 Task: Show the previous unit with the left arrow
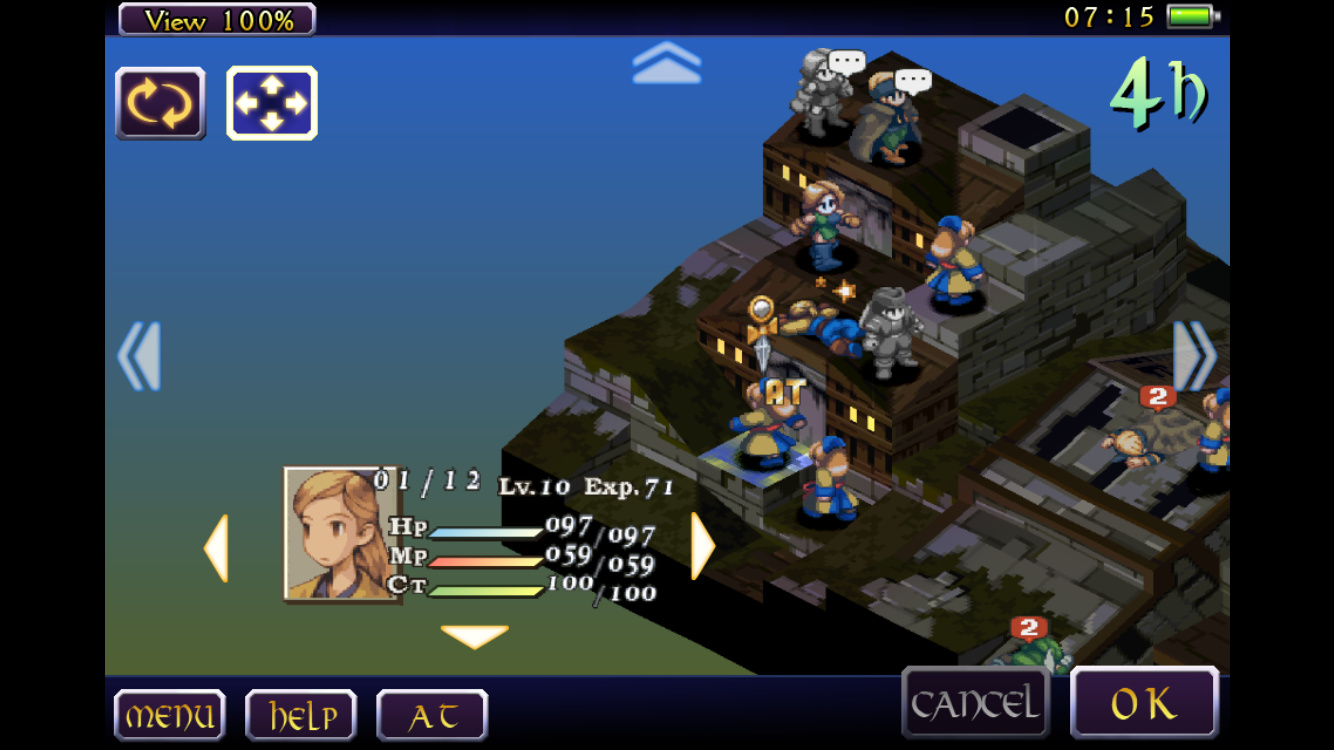pyautogui.click(x=216, y=548)
